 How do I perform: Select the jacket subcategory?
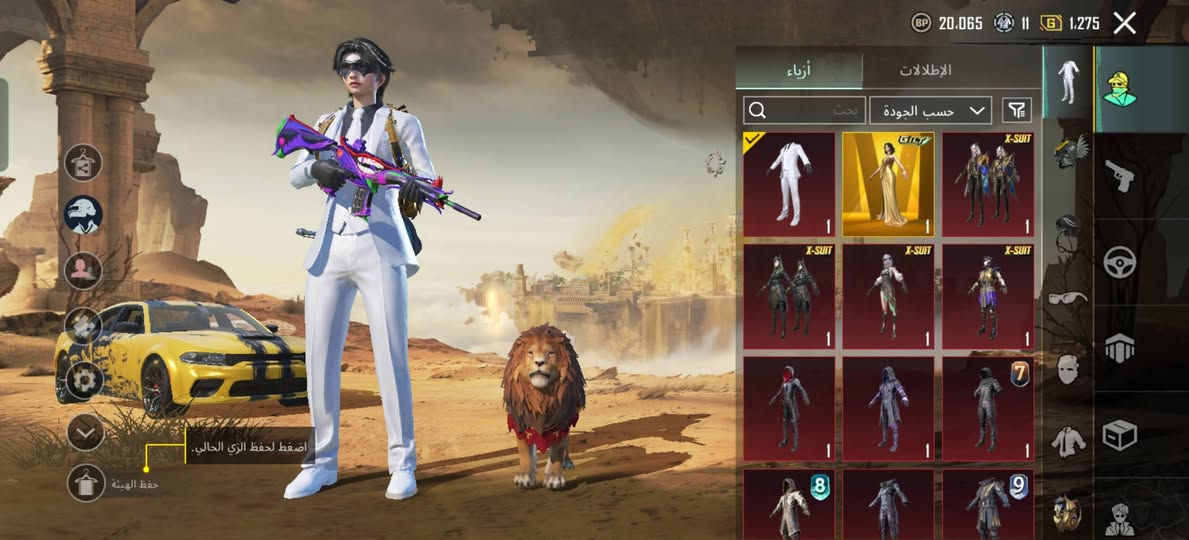[1067, 440]
